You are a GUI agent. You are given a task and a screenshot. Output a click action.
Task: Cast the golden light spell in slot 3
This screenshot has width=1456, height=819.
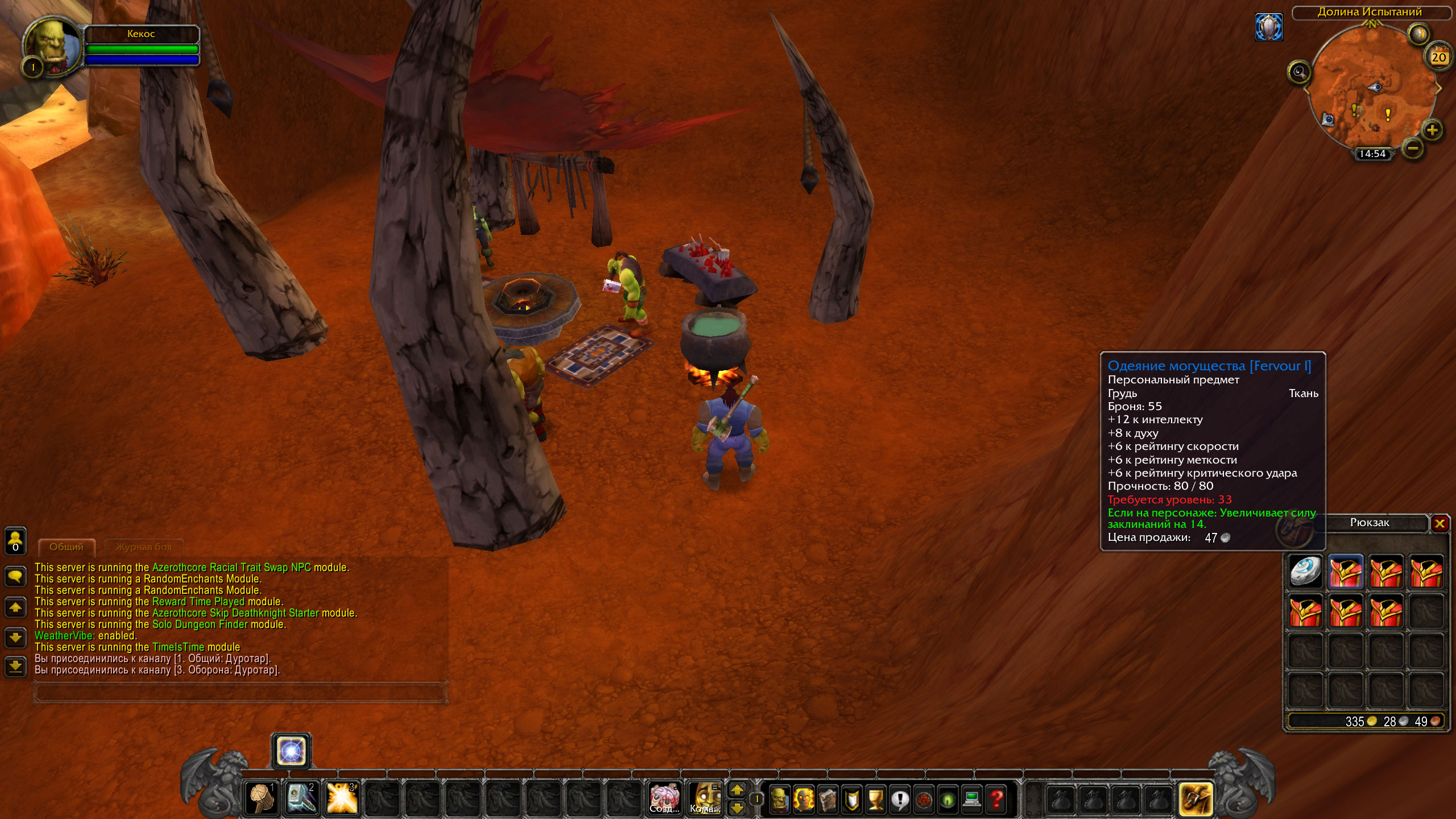(342, 798)
